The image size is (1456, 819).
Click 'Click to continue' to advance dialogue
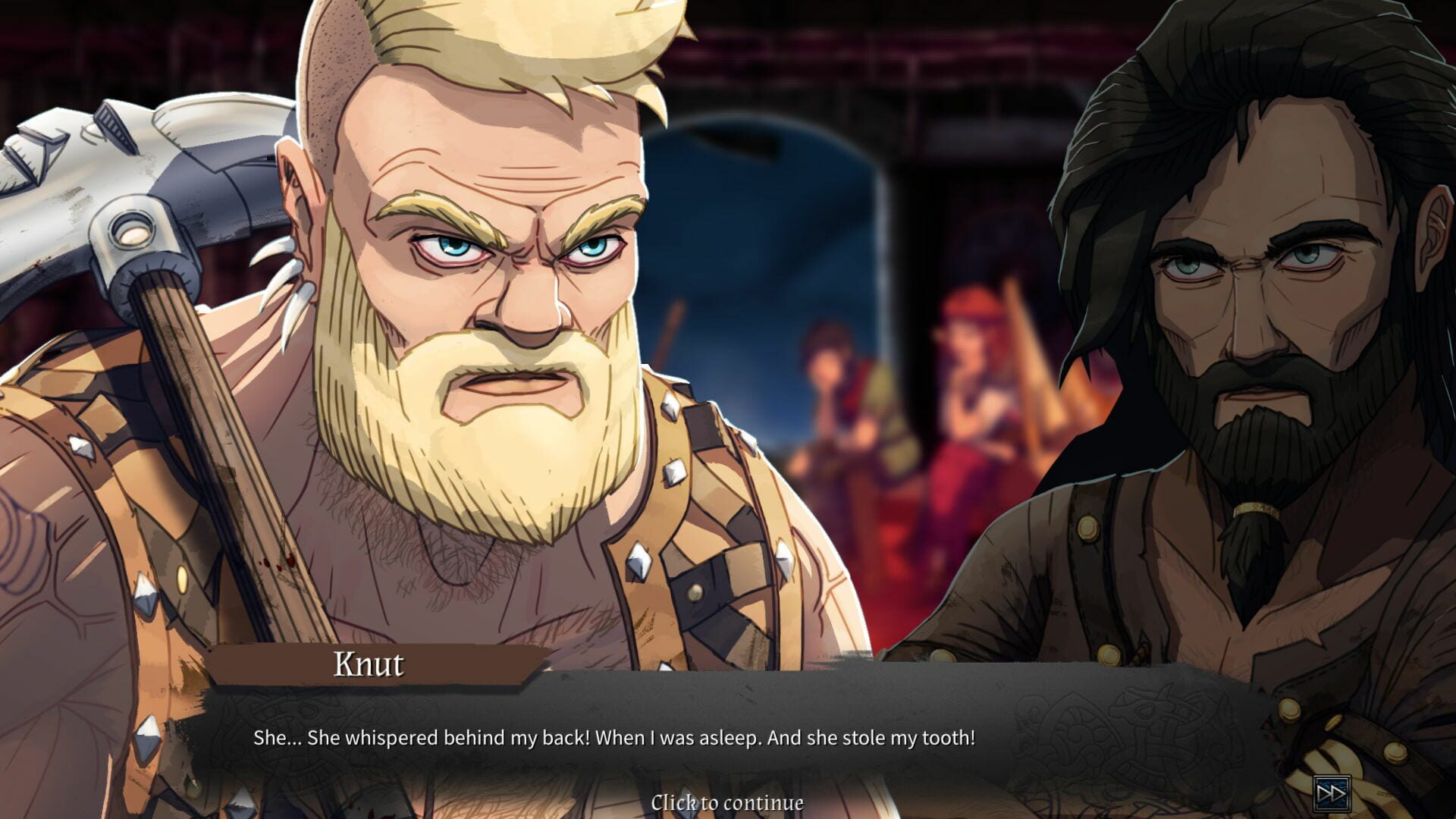click(727, 801)
